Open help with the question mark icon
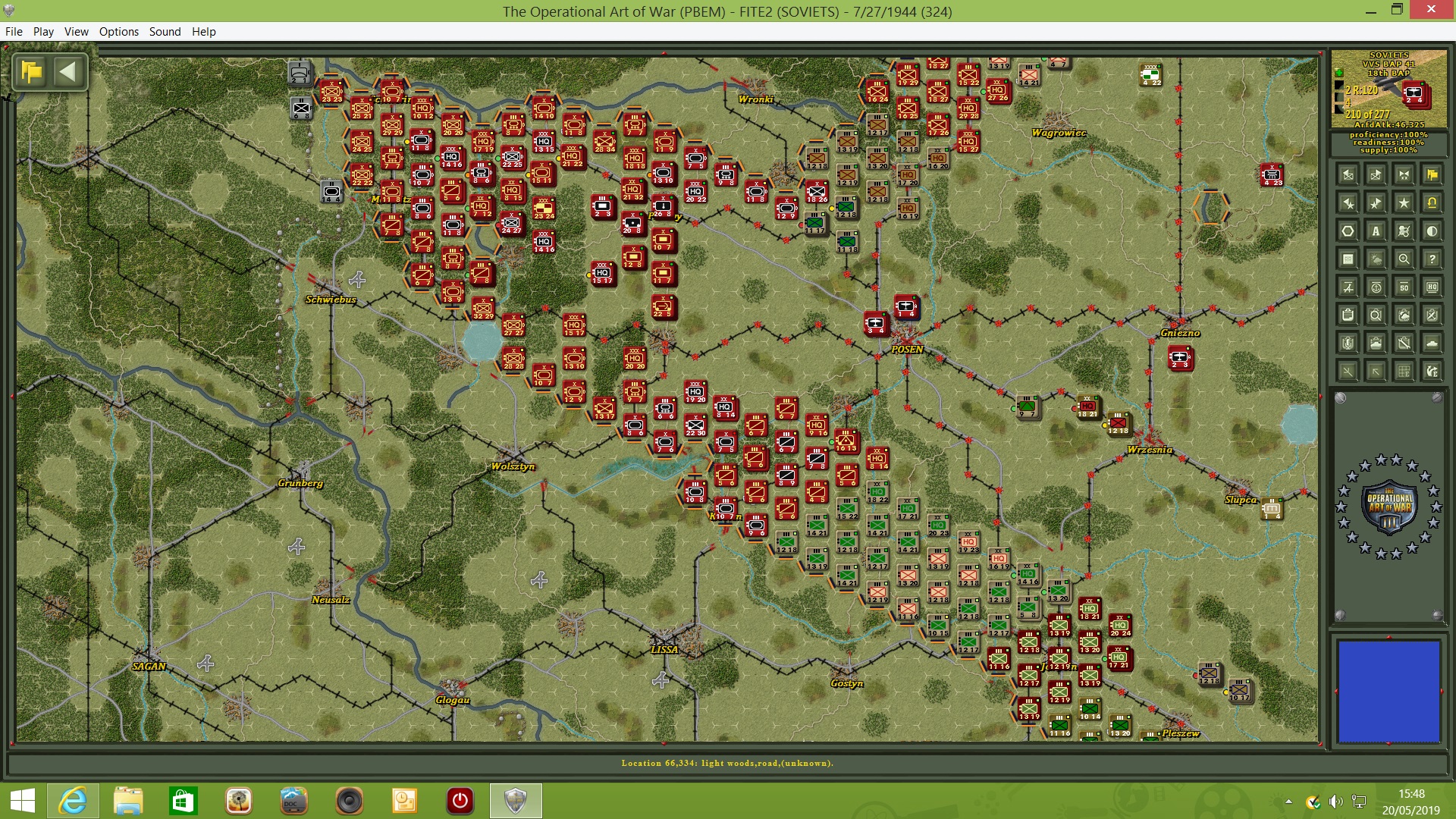Image resolution: width=1456 pixels, height=819 pixels. [1432, 259]
